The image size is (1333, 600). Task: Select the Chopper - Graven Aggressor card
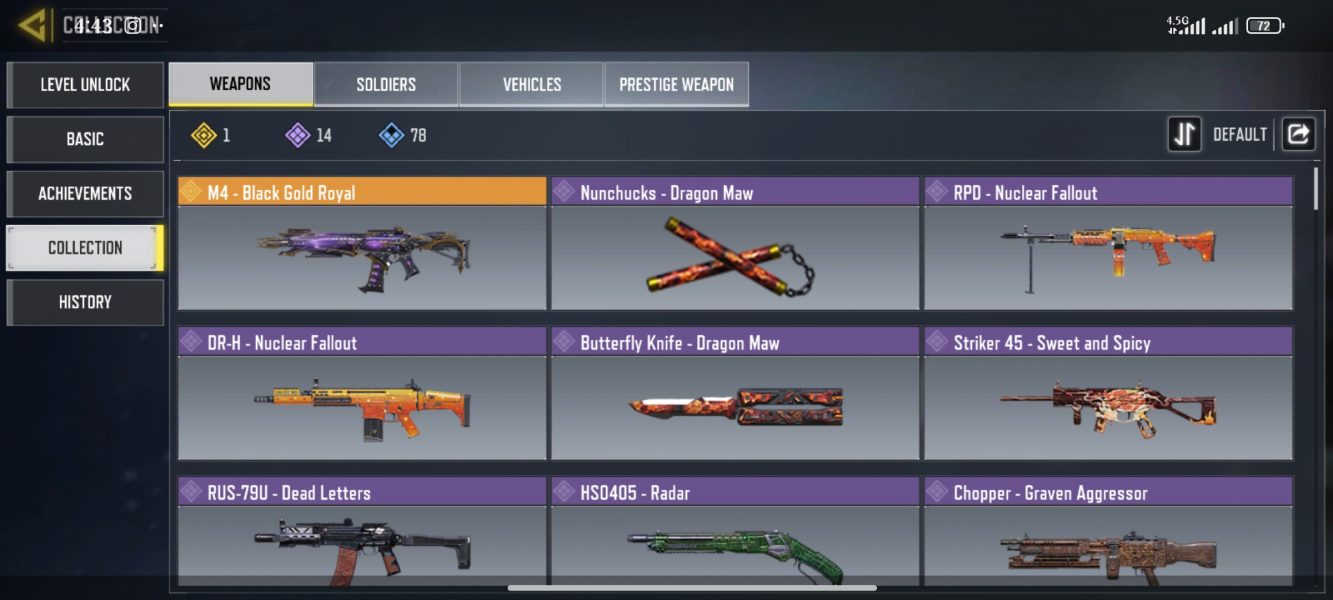(x=1108, y=532)
